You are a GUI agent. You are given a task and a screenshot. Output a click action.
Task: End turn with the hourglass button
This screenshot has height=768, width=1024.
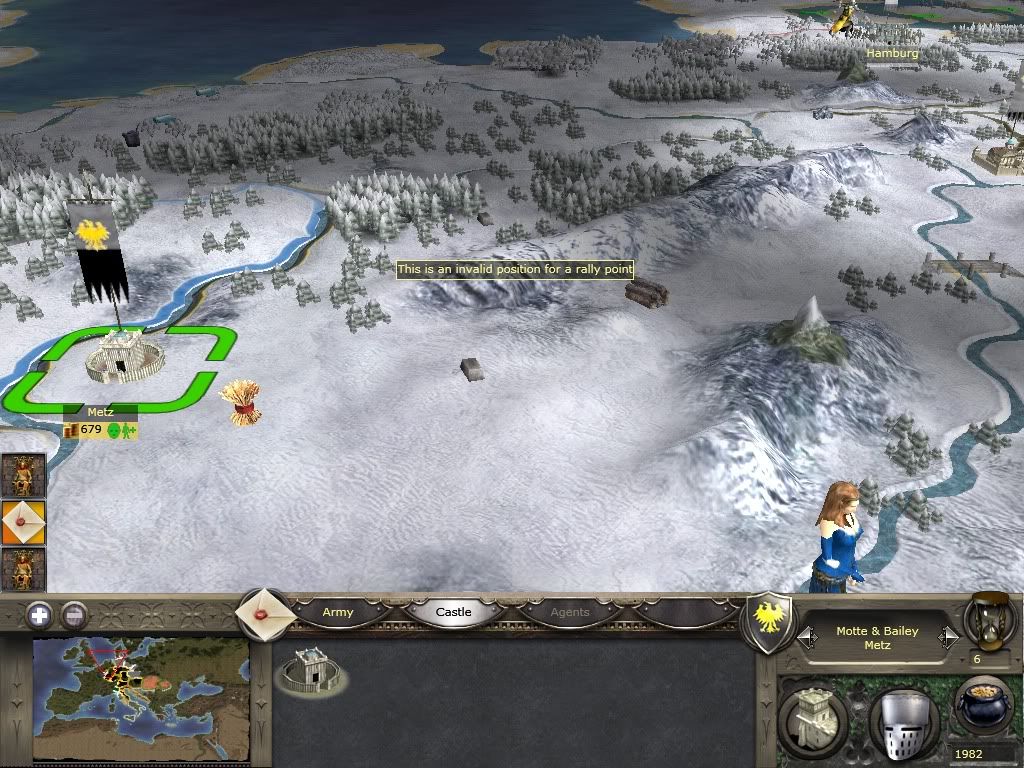pos(990,618)
